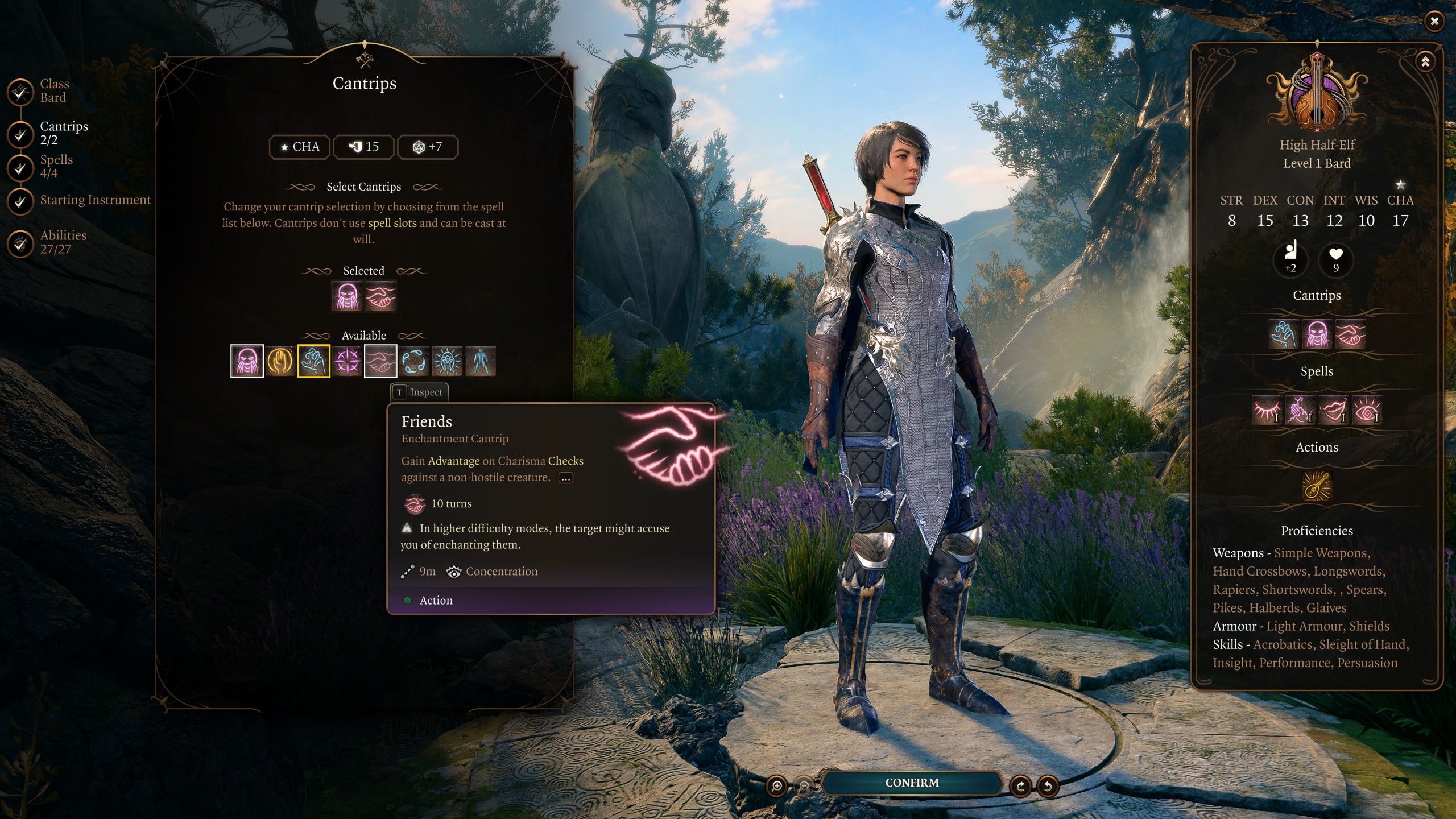This screenshot has height=819, width=1456.
Task: Inspect the spiral eye spell icon
Action: (1366, 409)
